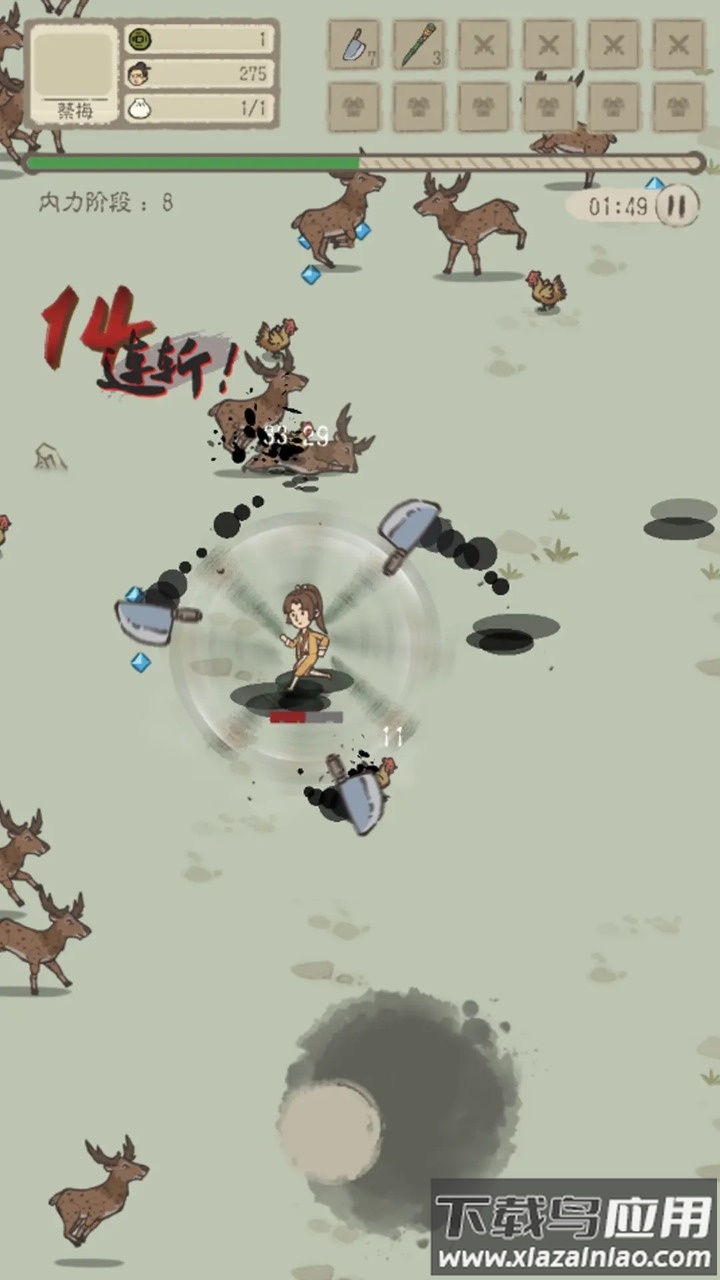The image size is (720, 1280).
Task: Select the cleaver weapon slot
Action: pos(354,46)
